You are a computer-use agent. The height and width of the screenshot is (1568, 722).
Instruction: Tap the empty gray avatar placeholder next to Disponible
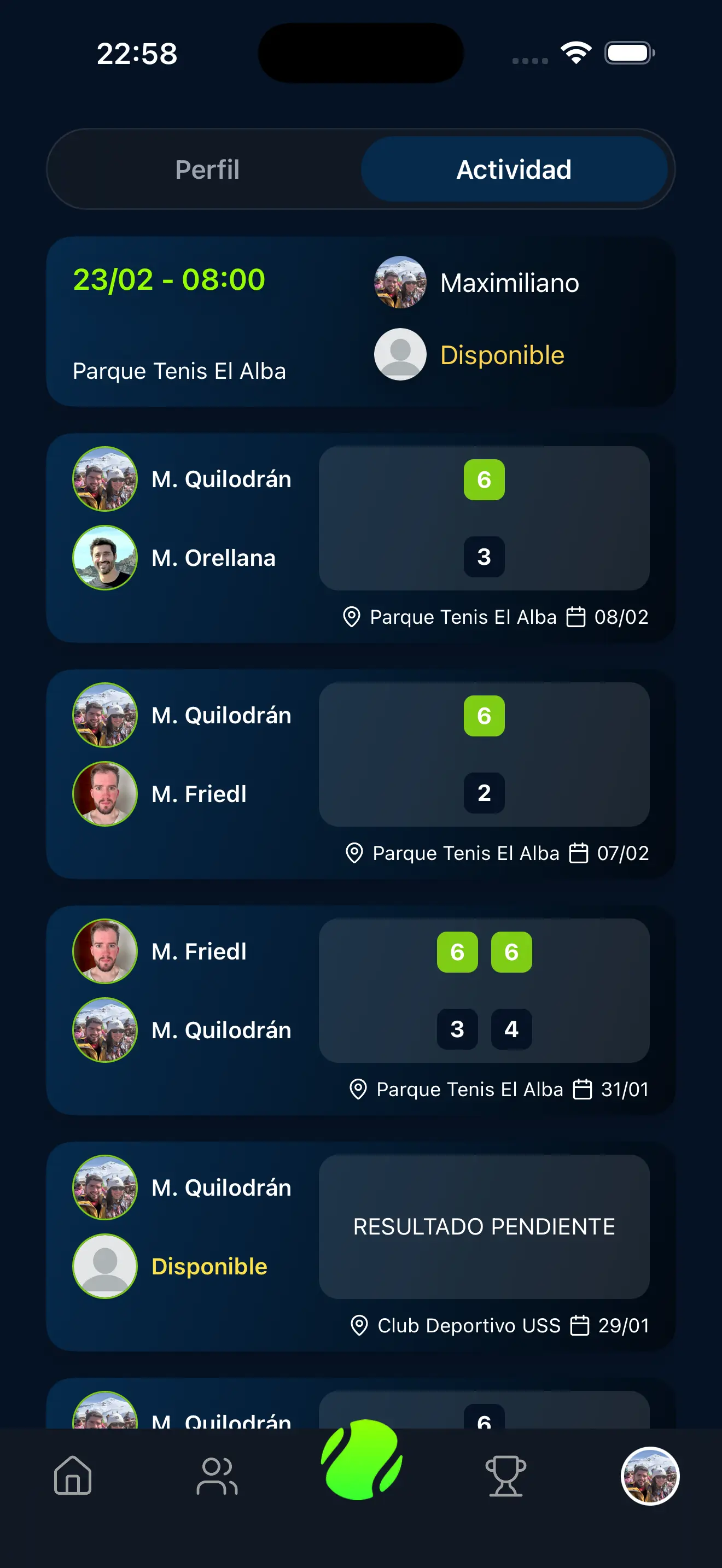400,355
